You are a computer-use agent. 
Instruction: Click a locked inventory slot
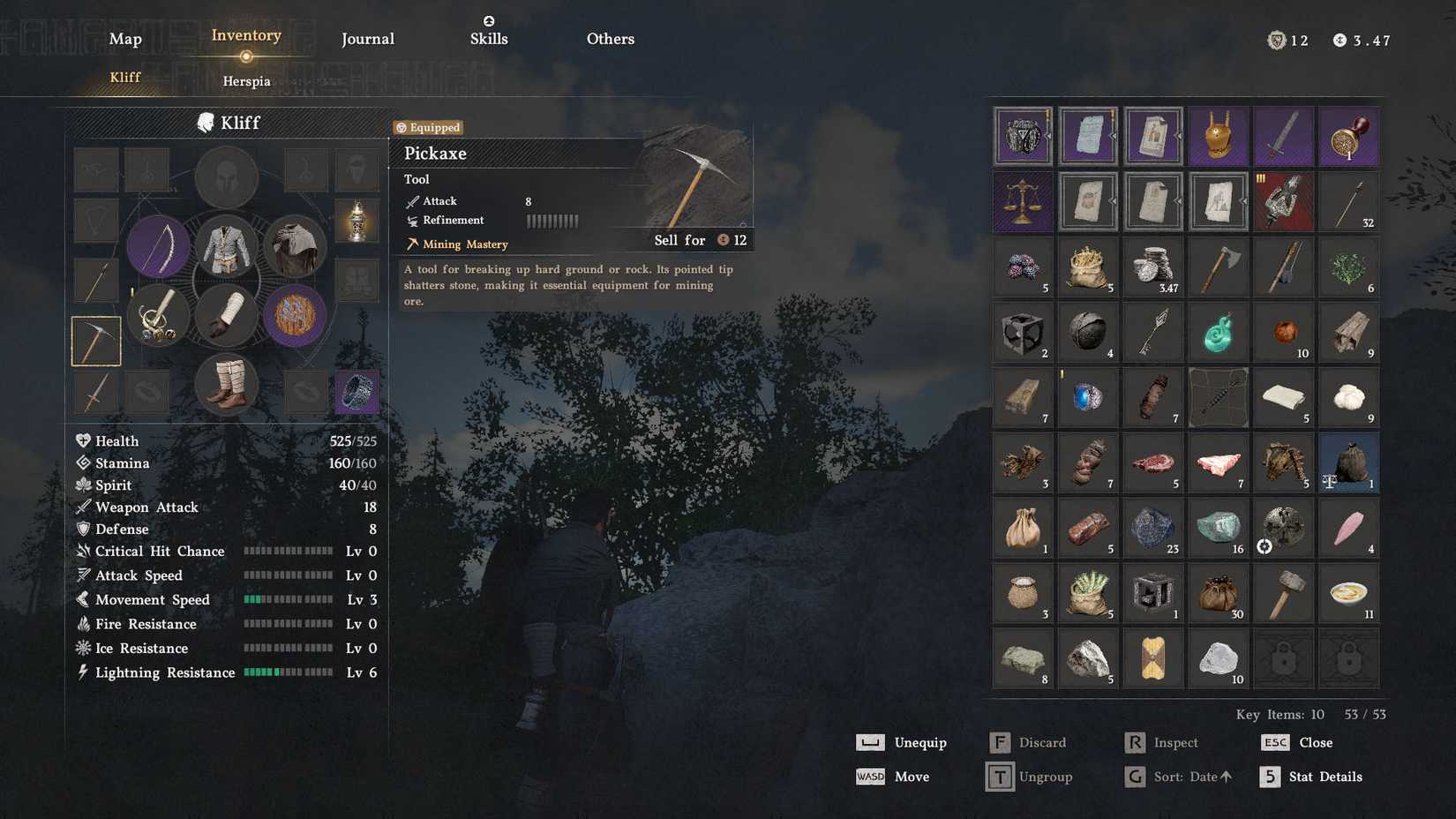point(1283,658)
